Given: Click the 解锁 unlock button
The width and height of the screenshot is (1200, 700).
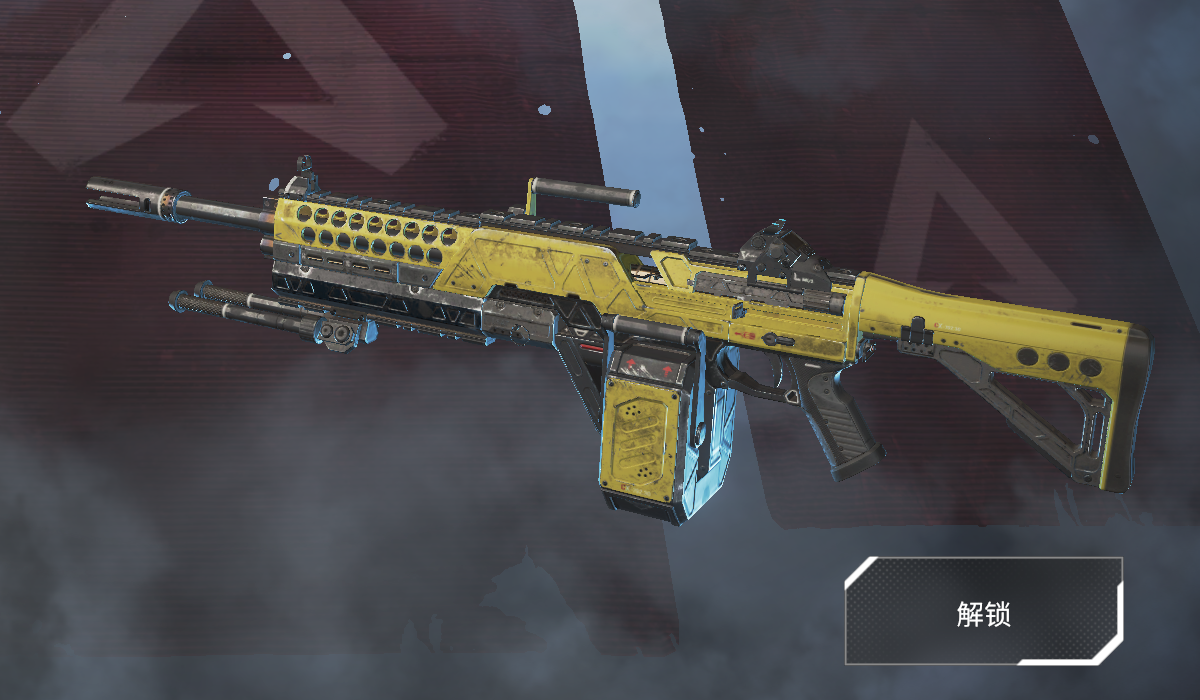Looking at the screenshot, I should coord(983,612).
